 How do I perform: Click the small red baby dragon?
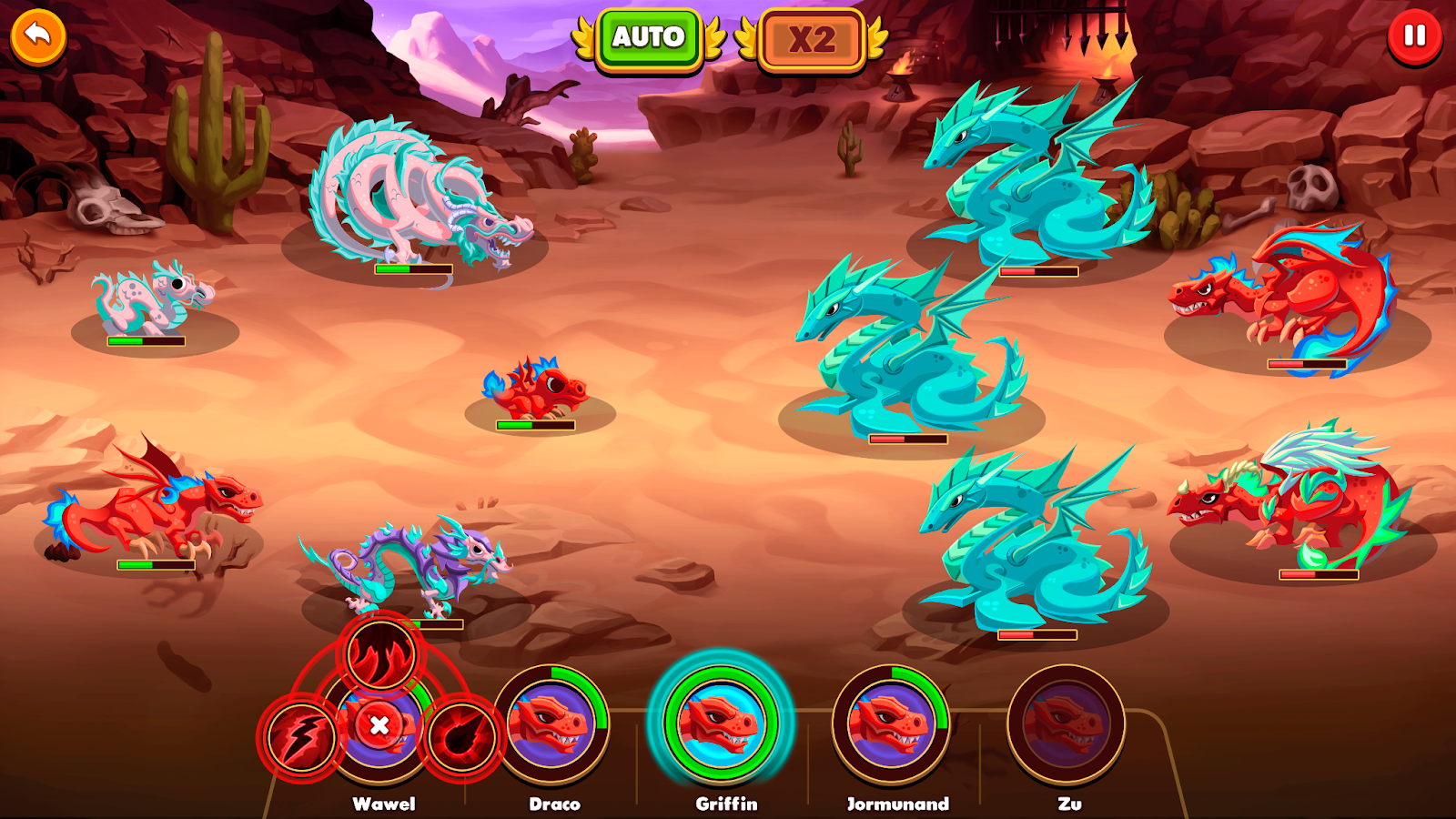click(537, 387)
